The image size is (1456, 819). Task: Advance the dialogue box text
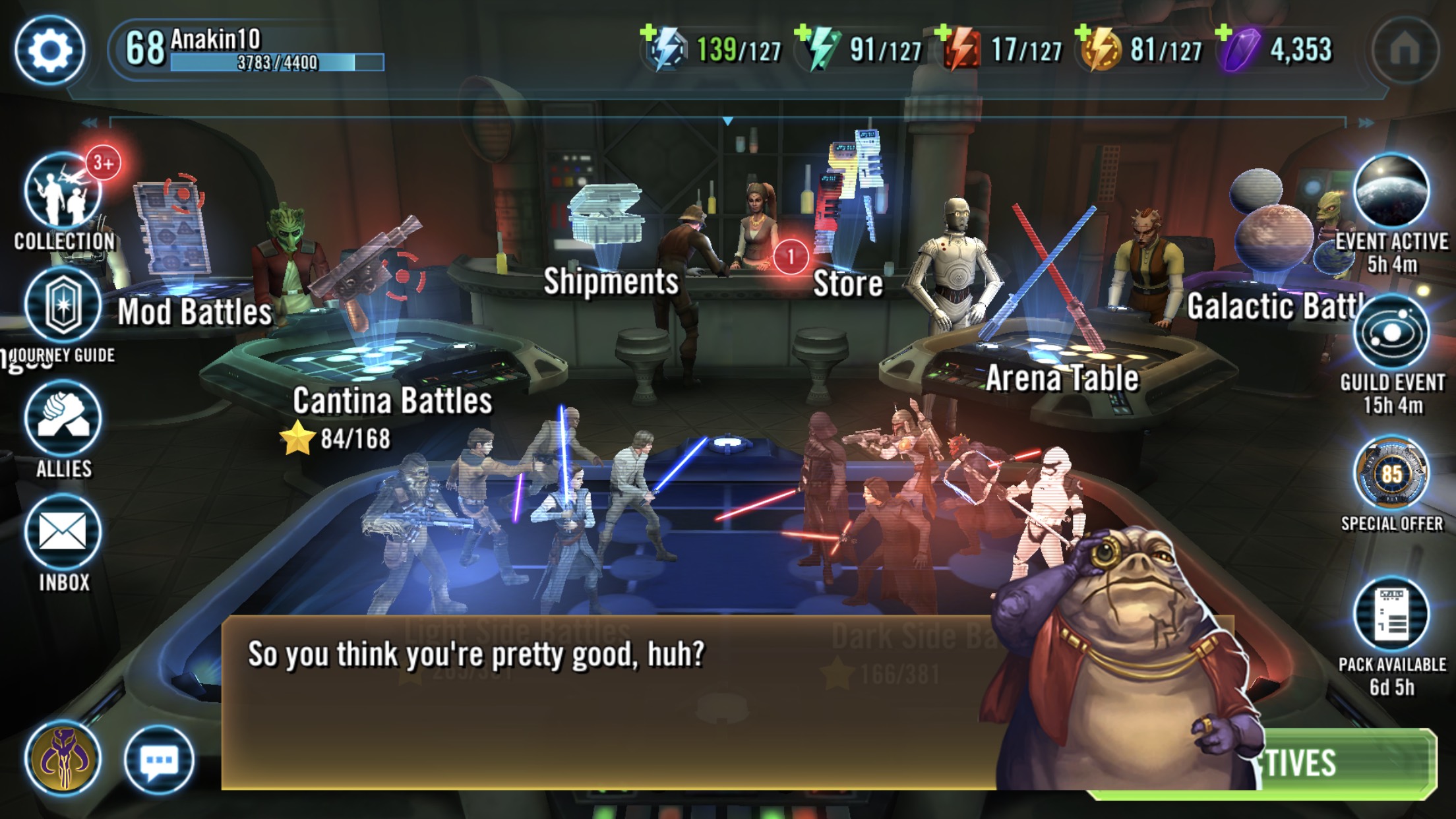tap(593, 702)
